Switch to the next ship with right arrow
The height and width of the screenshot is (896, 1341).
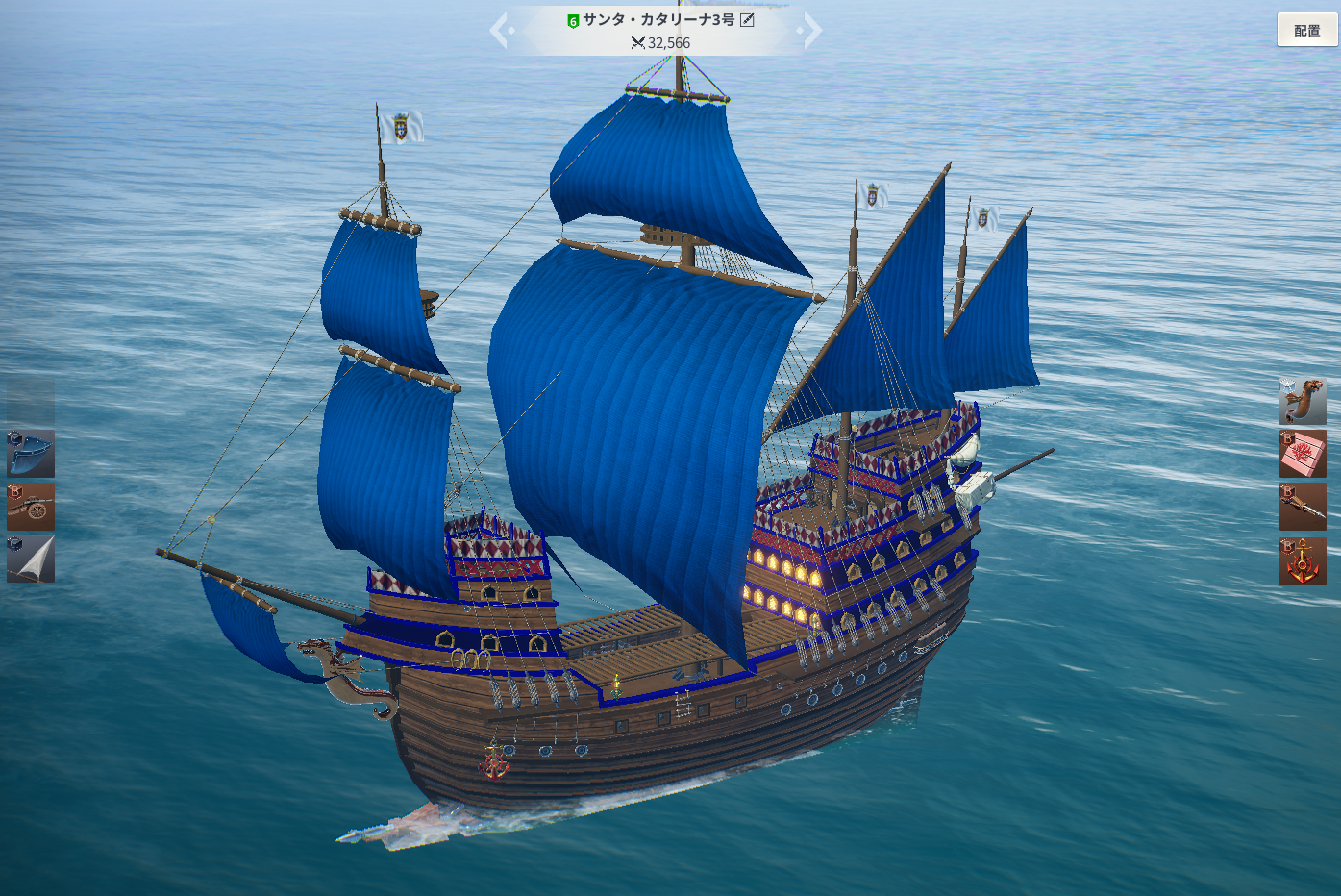pos(811,31)
